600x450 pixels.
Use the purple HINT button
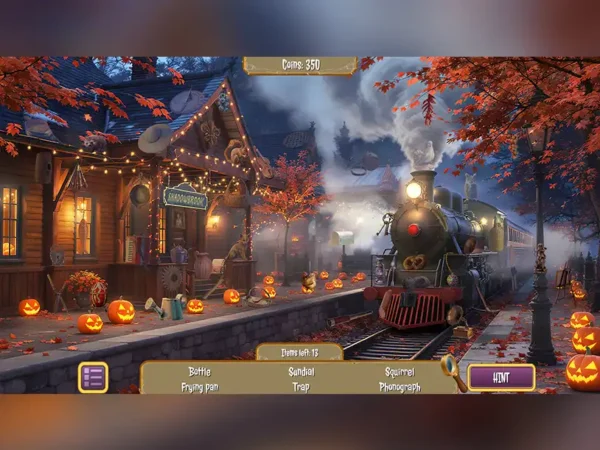click(x=501, y=377)
